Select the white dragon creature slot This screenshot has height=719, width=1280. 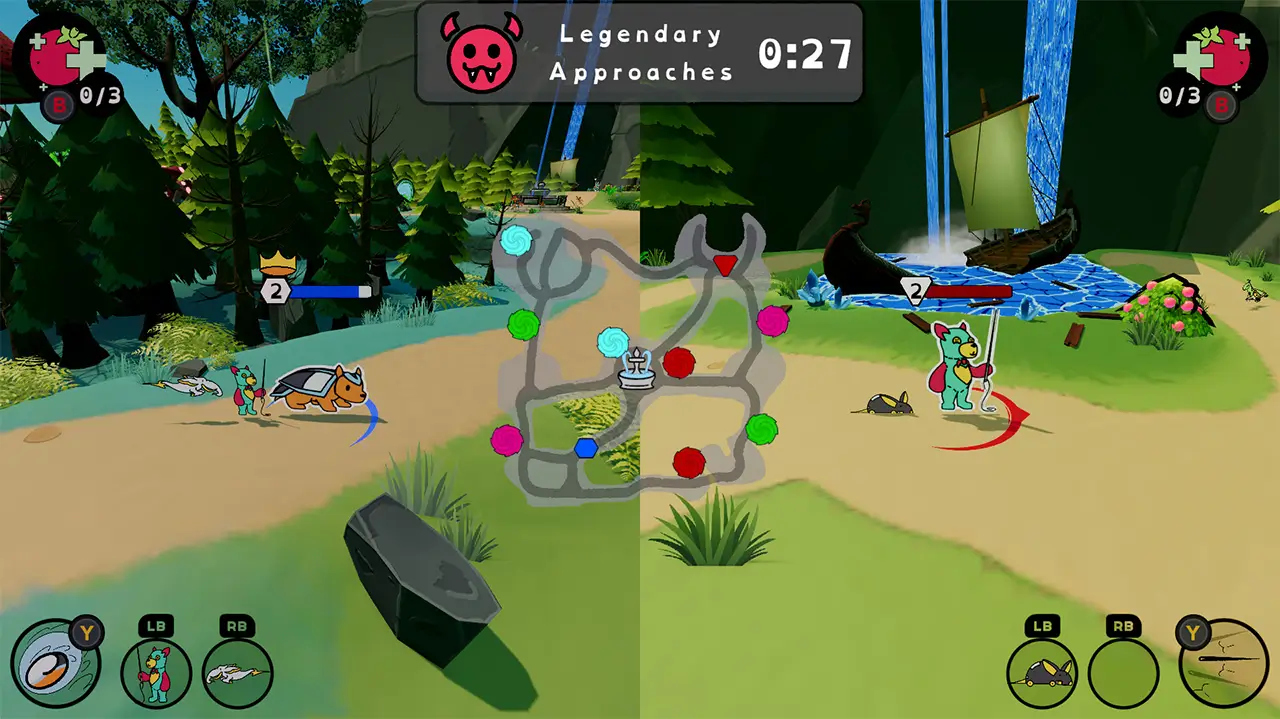click(238, 673)
